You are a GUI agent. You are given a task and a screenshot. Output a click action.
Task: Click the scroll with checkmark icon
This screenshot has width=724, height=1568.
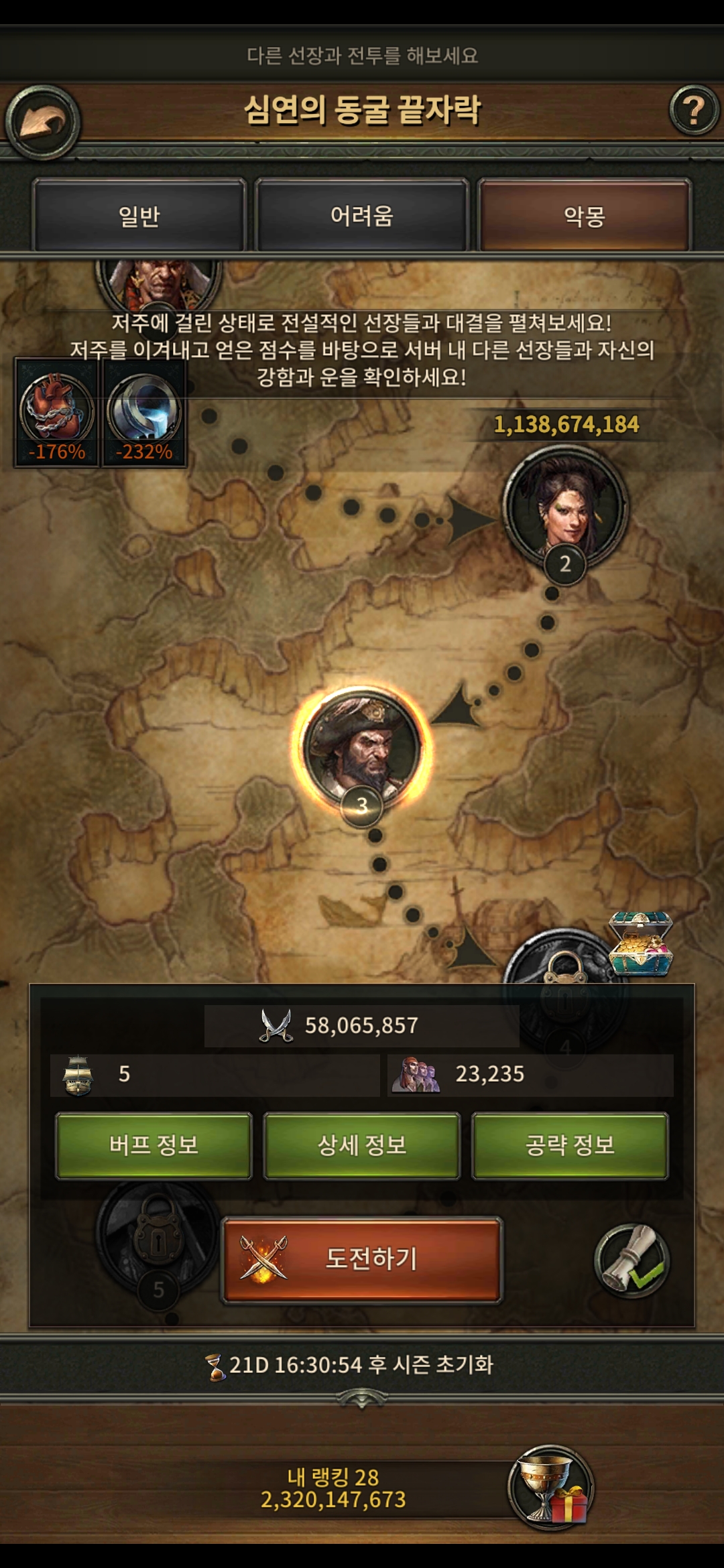tap(631, 1260)
